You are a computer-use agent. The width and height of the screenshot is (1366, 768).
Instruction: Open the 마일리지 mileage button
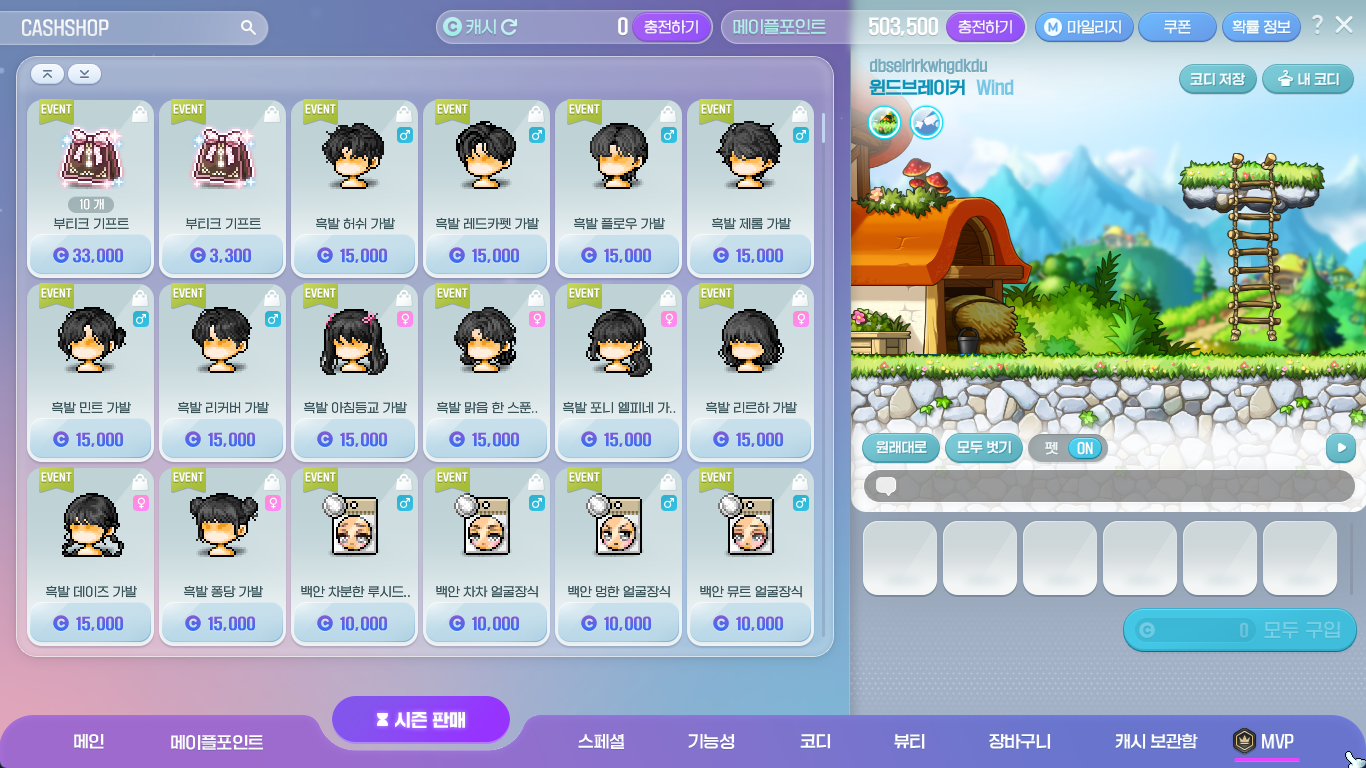coord(1084,27)
